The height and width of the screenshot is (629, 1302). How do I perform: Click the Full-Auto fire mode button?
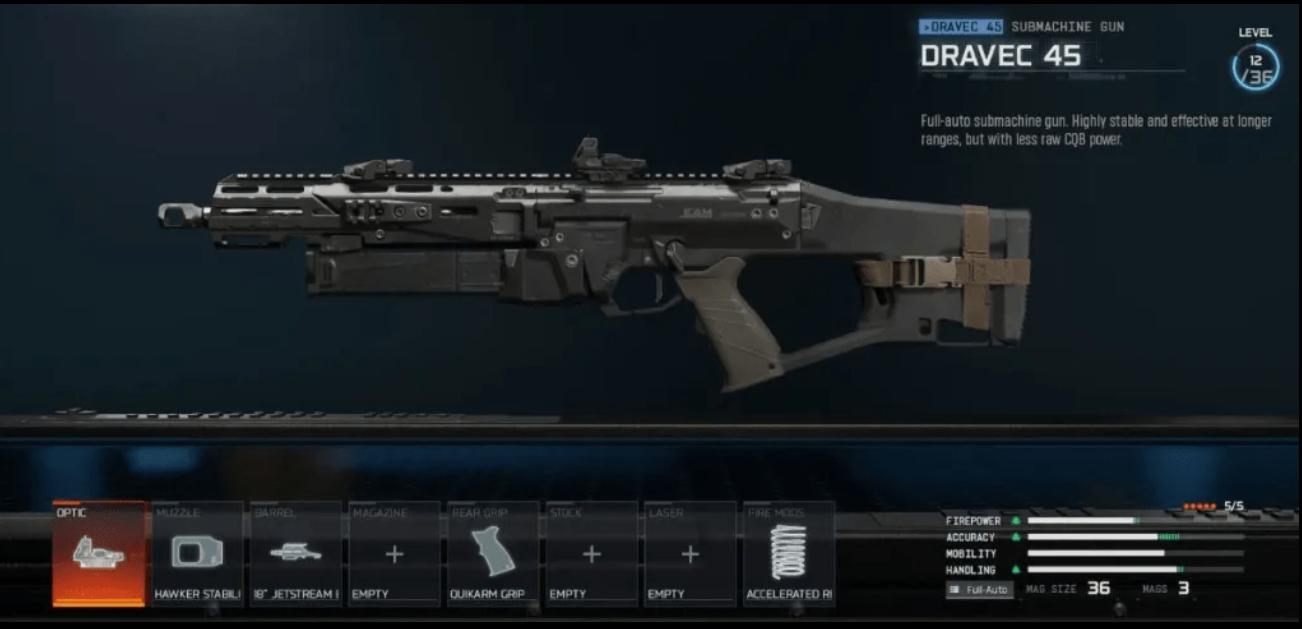pyautogui.click(x=979, y=590)
